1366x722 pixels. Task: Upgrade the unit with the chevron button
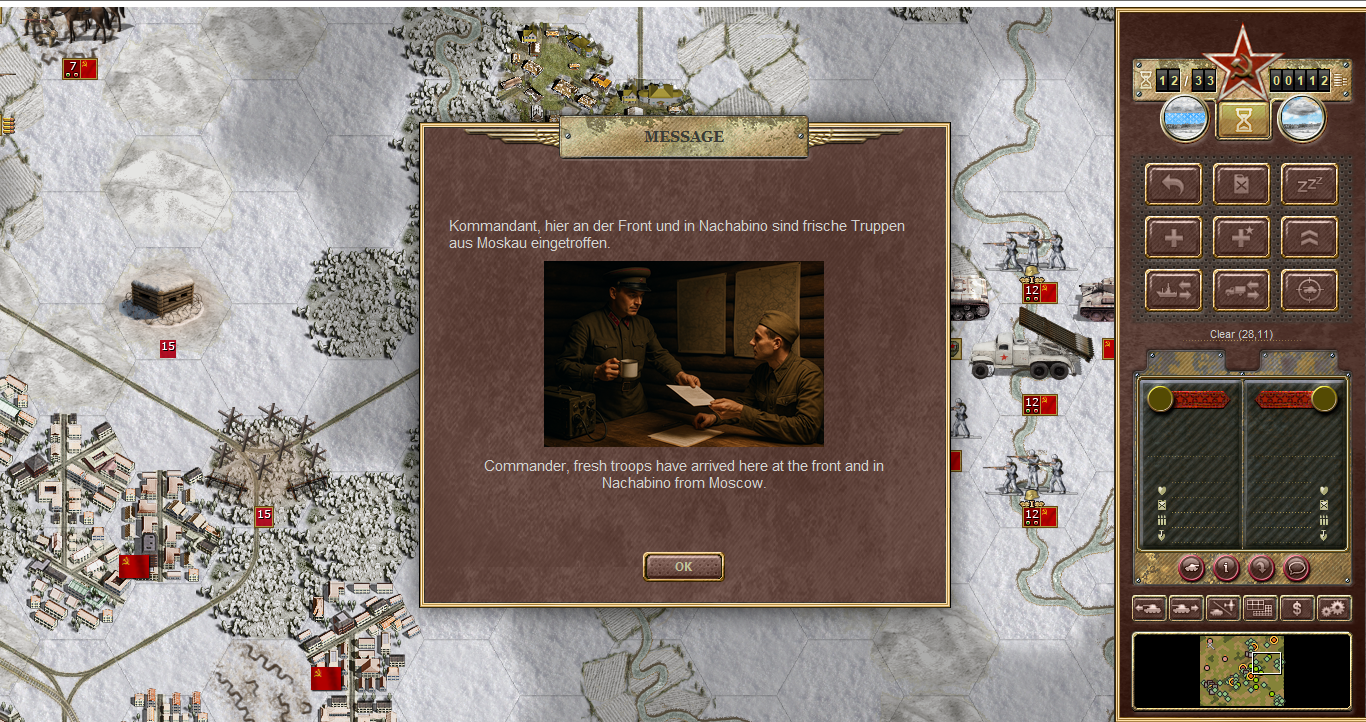[x=1309, y=238]
